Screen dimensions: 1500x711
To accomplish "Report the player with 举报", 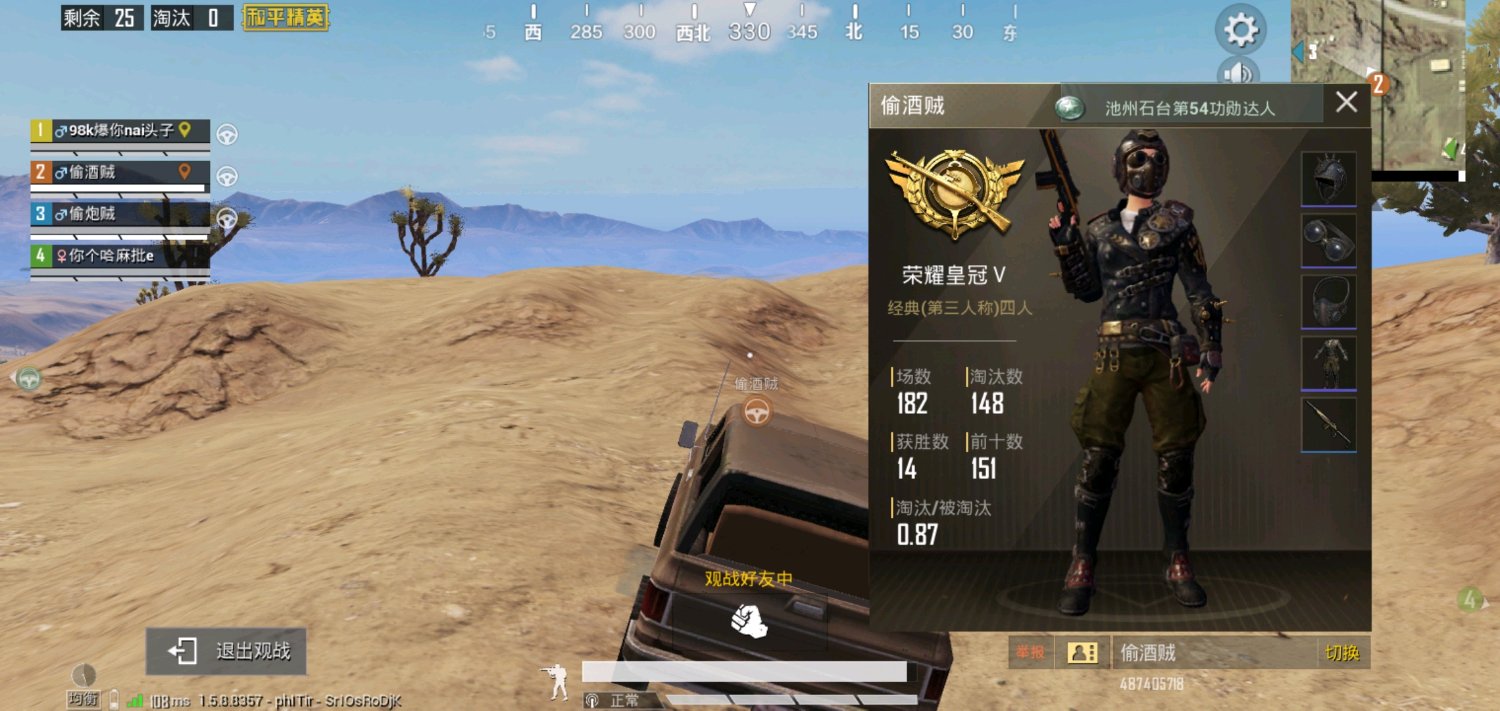I will pos(1030,653).
